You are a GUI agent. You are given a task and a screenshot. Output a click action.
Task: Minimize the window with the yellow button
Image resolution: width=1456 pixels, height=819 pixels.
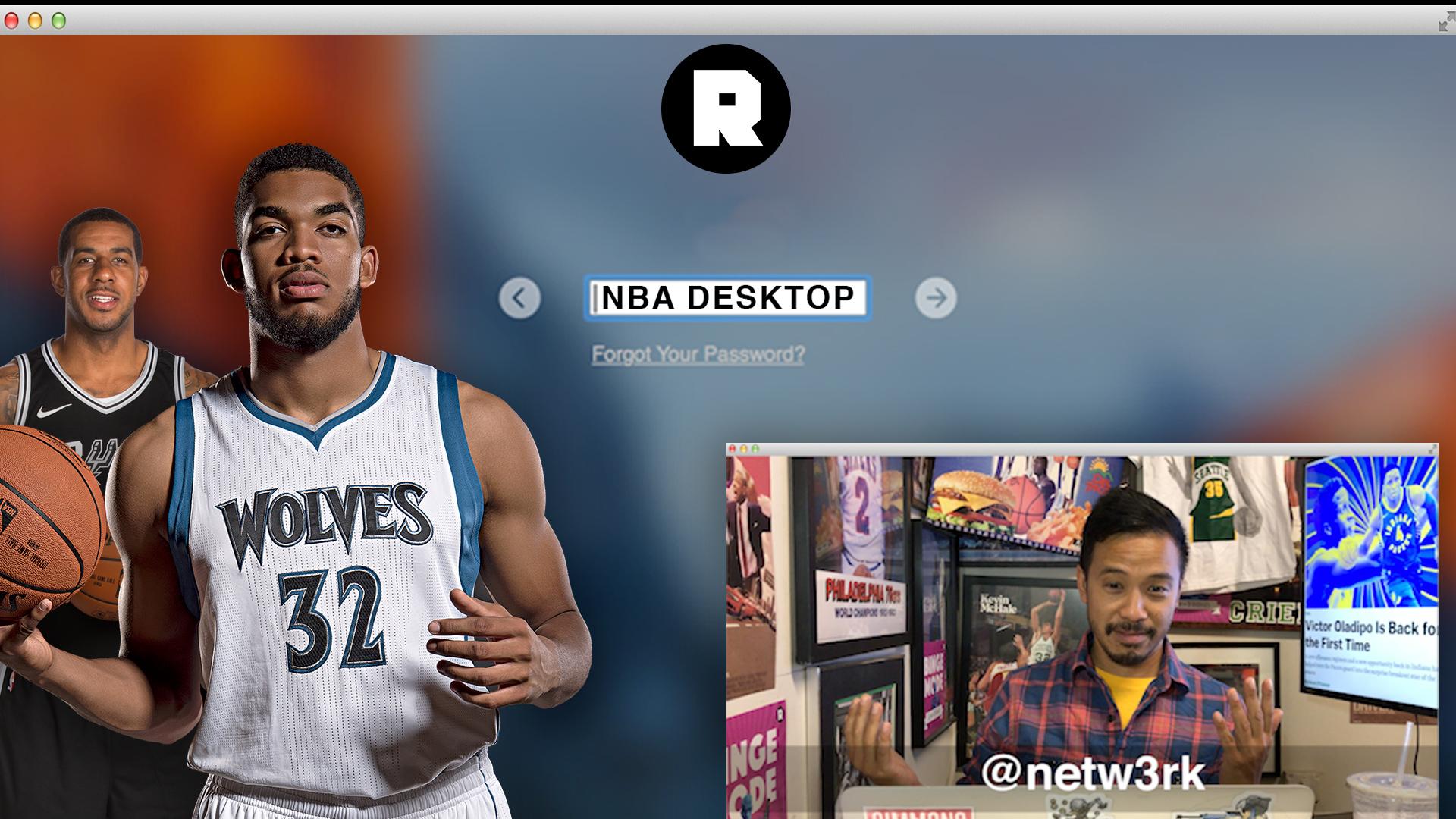pos(35,20)
